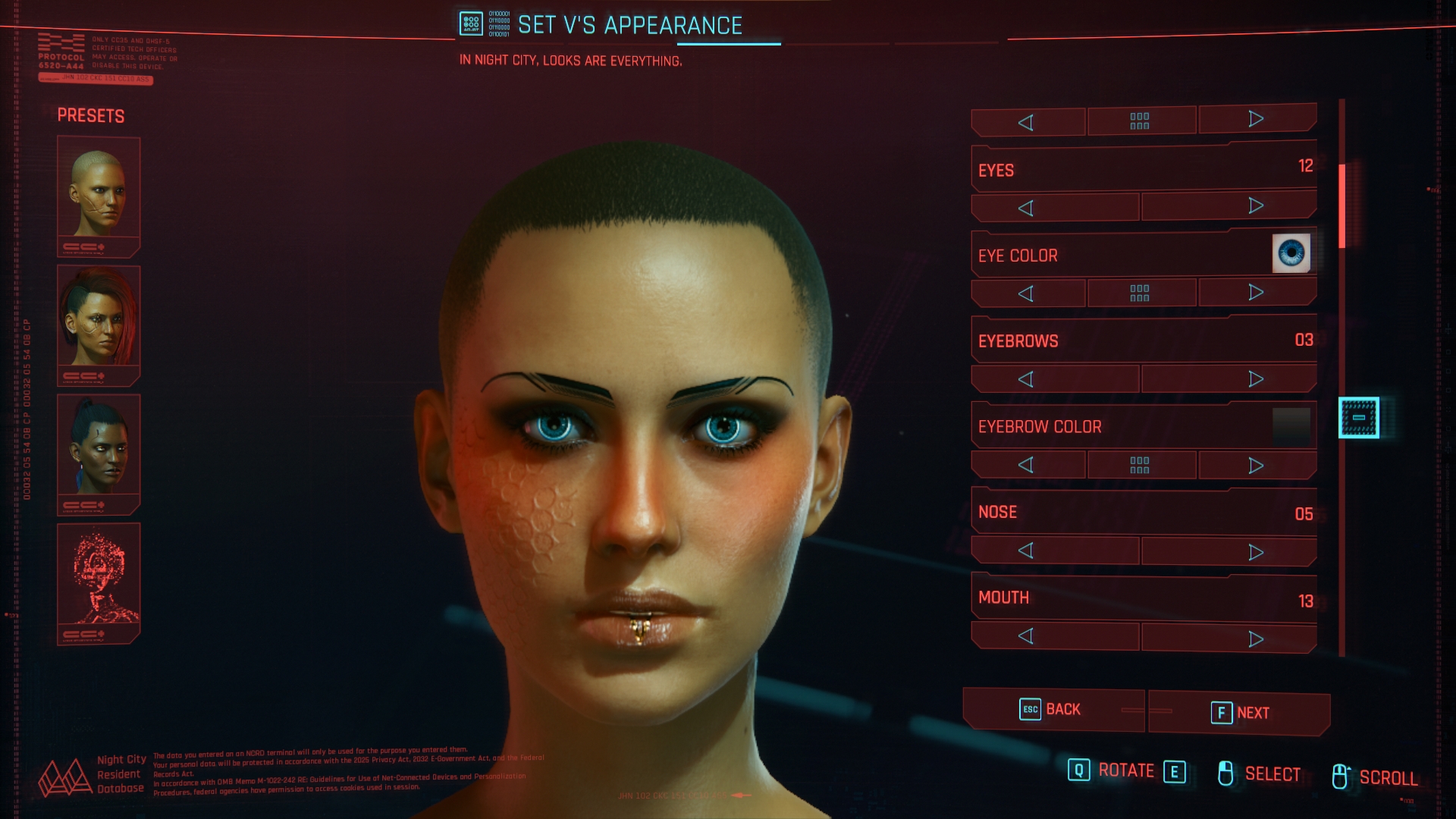This screenshot has width=1456, height=819.
Task: Cycle to next Nose shape
Action: coord(1256,551)
